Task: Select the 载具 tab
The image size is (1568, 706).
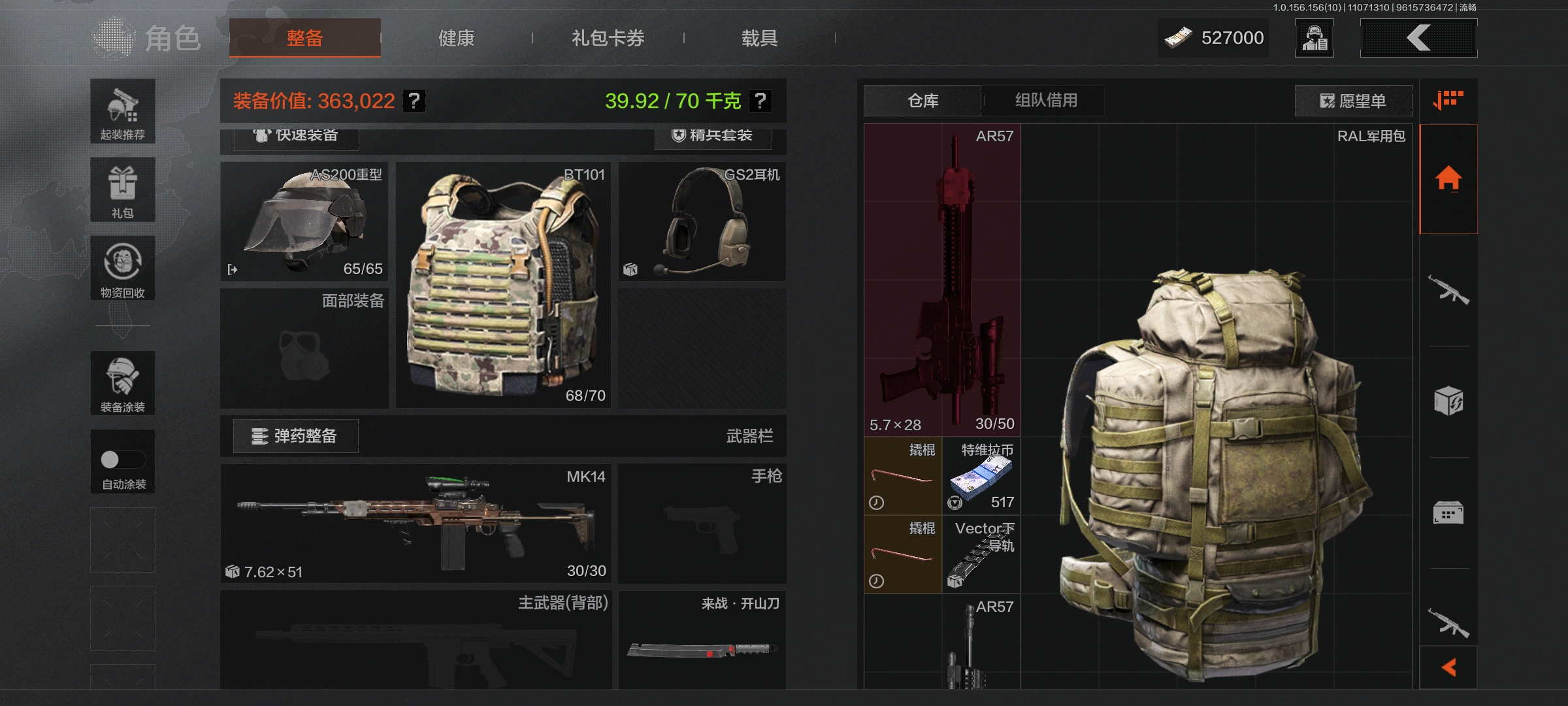Action: point(759,39)
